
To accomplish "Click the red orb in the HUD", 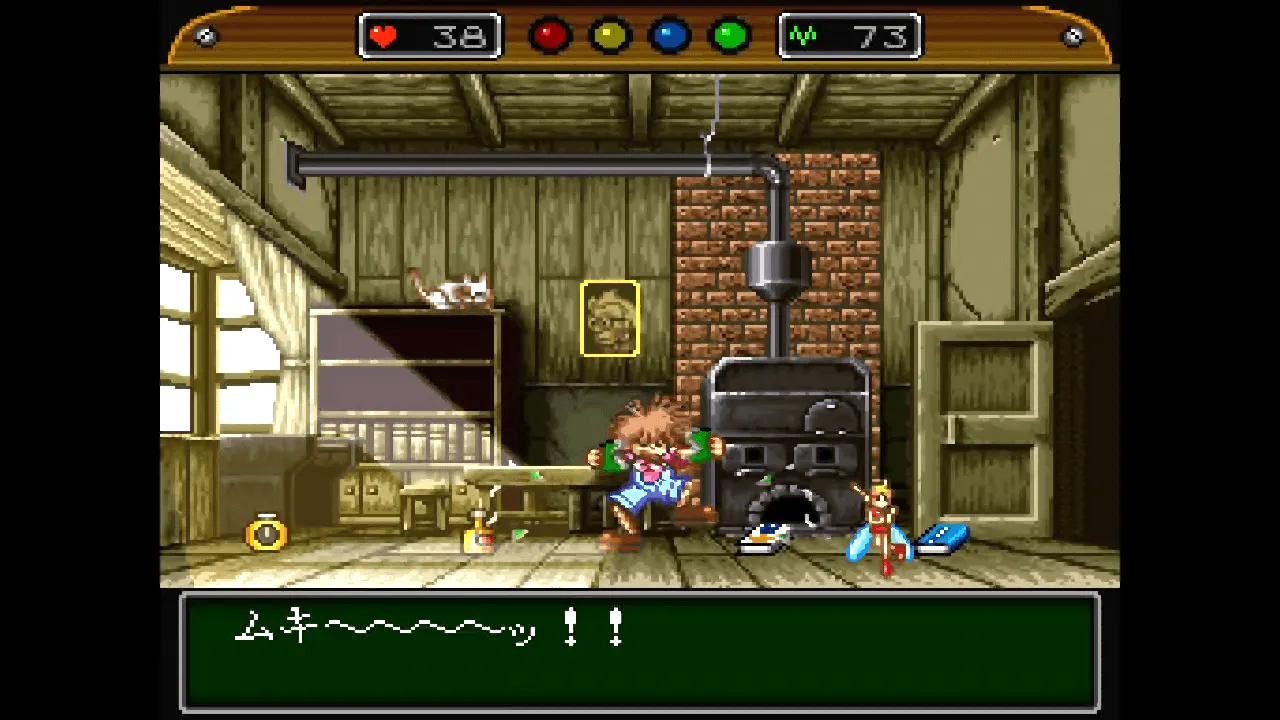I will point(551,35).
